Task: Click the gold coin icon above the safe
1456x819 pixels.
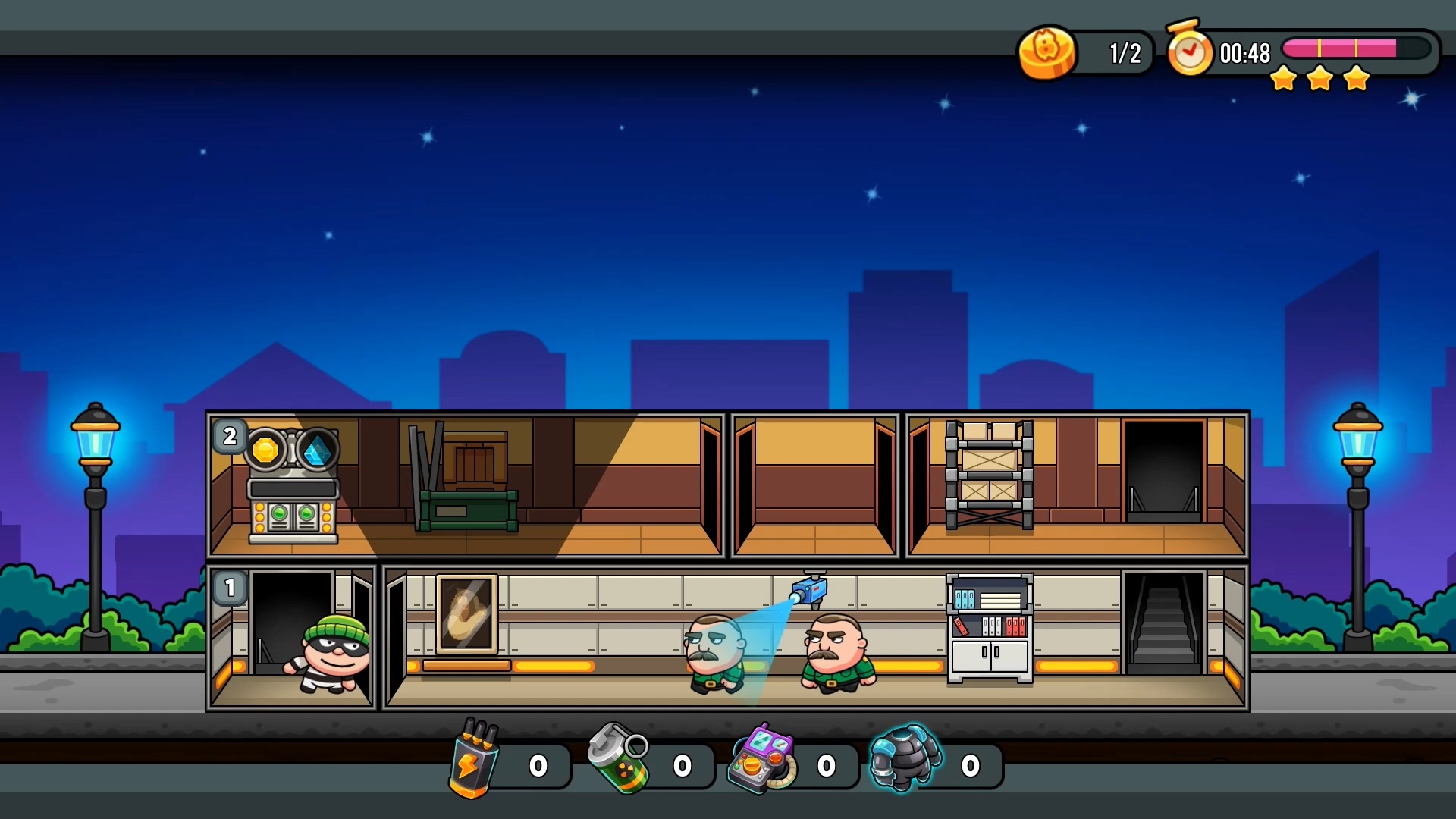Action: pyautogui.click(x=264, y=449)
